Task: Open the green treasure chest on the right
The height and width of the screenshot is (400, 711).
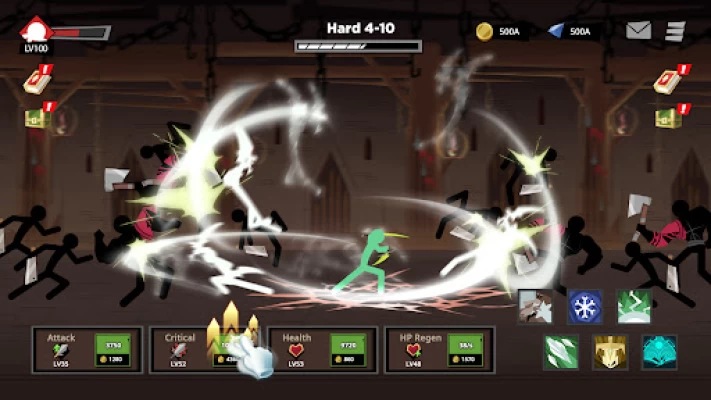Action: click(667, 119)
